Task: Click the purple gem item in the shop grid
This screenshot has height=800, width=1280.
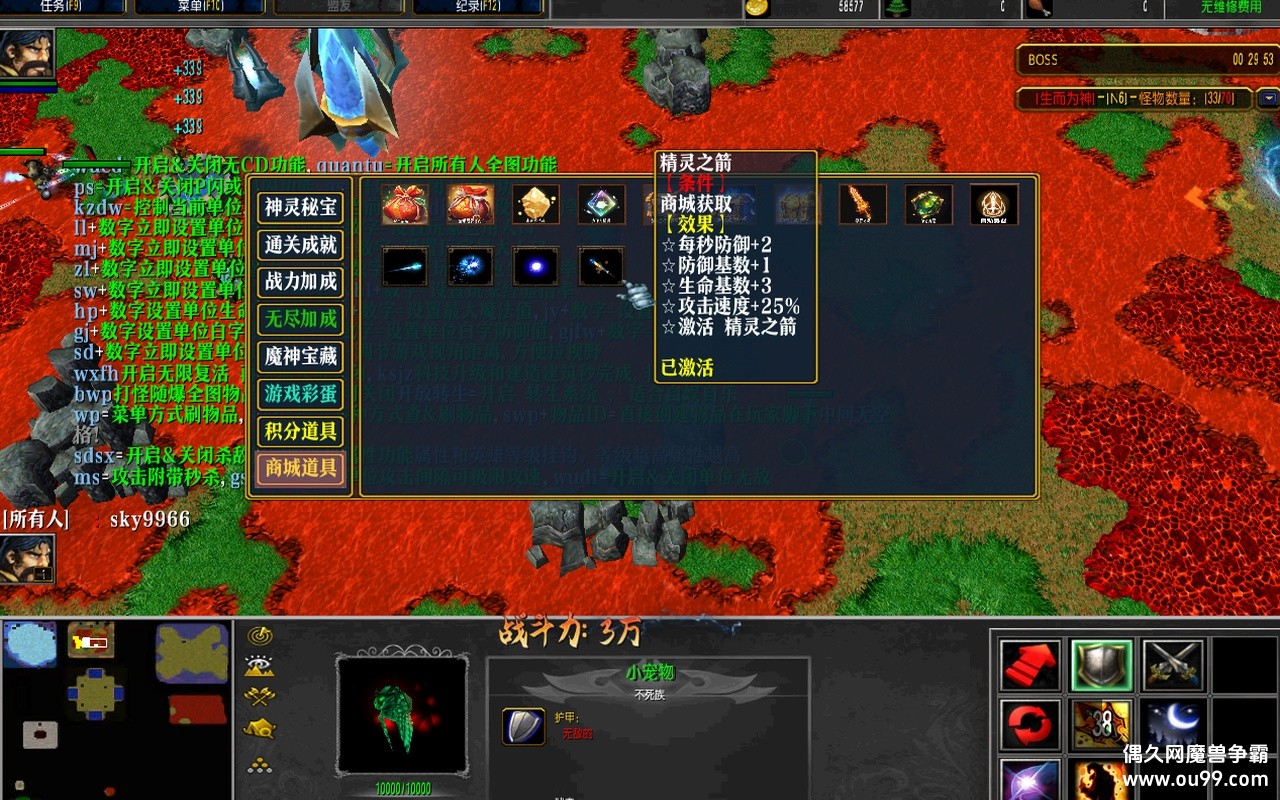Action: [x=600, y=203]
